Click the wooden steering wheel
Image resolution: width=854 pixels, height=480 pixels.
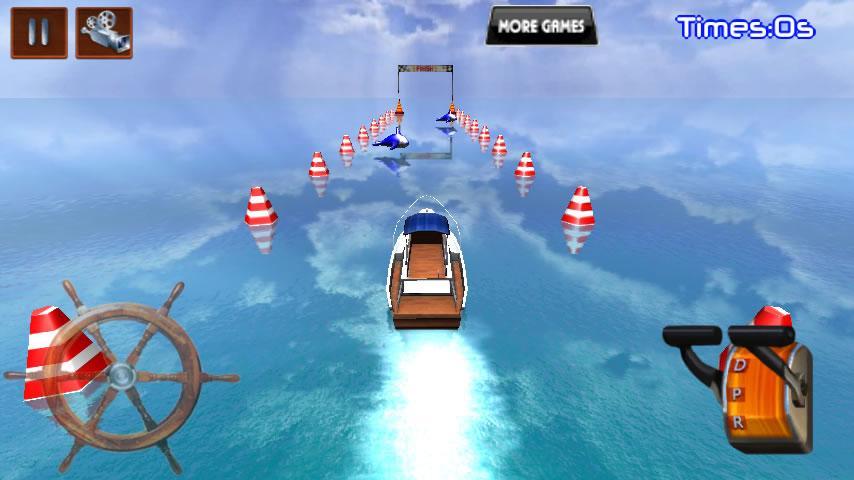coord(122,375)
